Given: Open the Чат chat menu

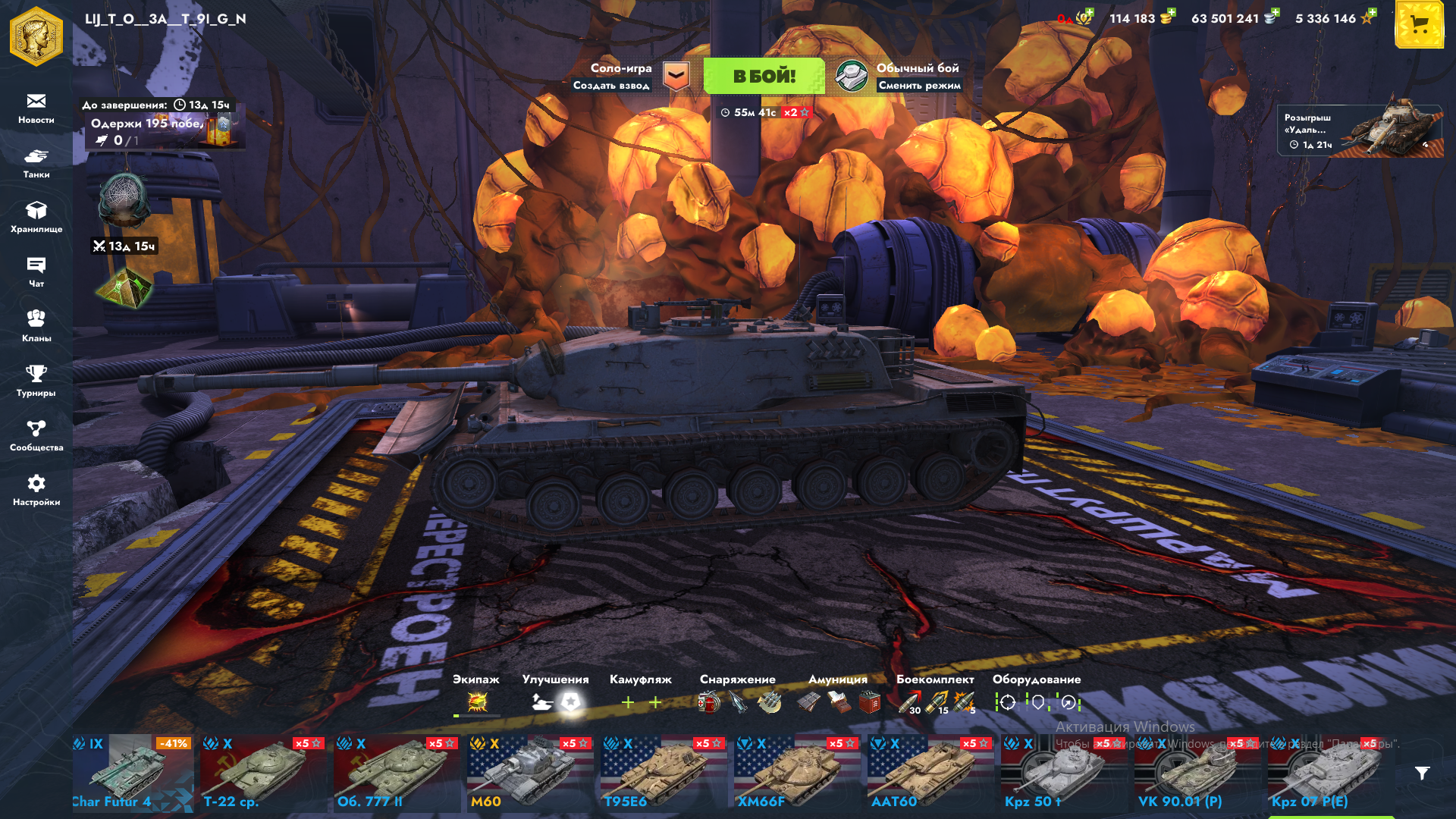Looking at the screenshot, I should tap(36, 272).
